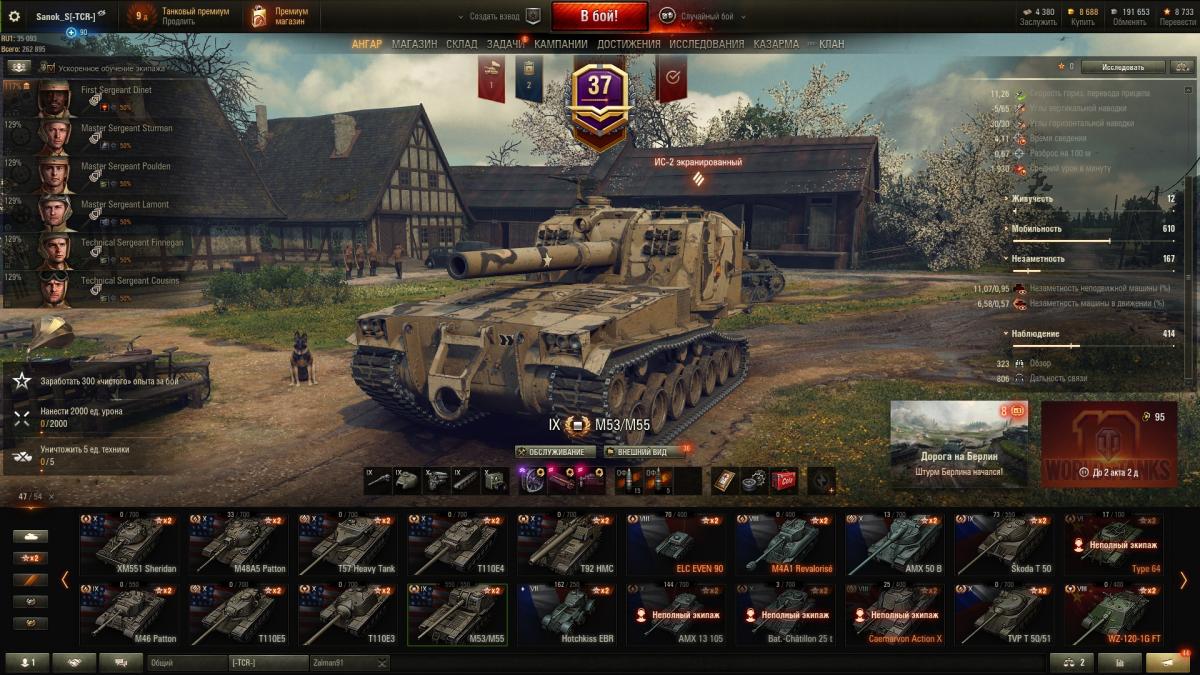Click the Обслуживание service button
Screen dimensions: 1200x675
pos(555,452)
